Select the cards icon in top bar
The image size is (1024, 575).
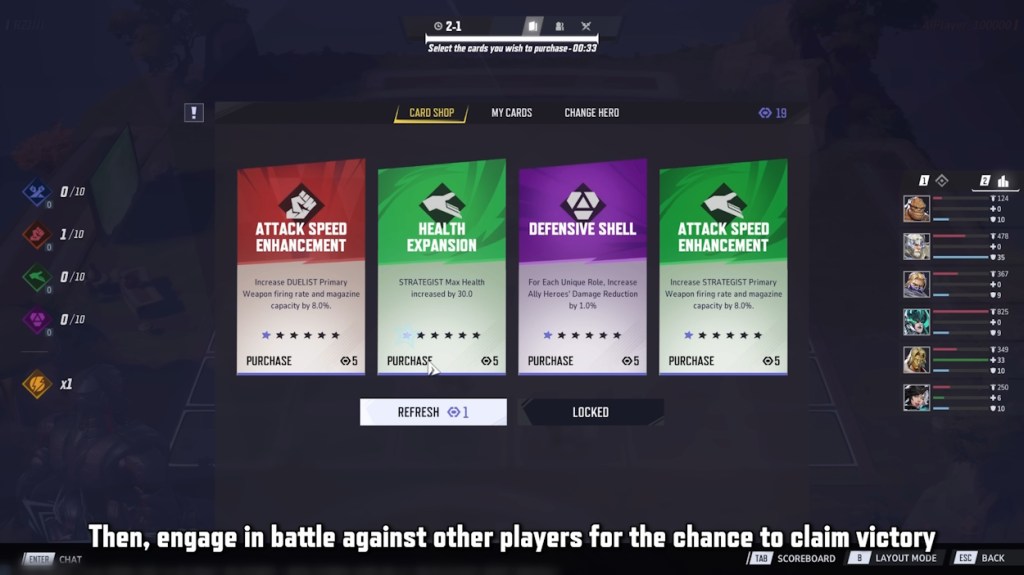(534, 26)
